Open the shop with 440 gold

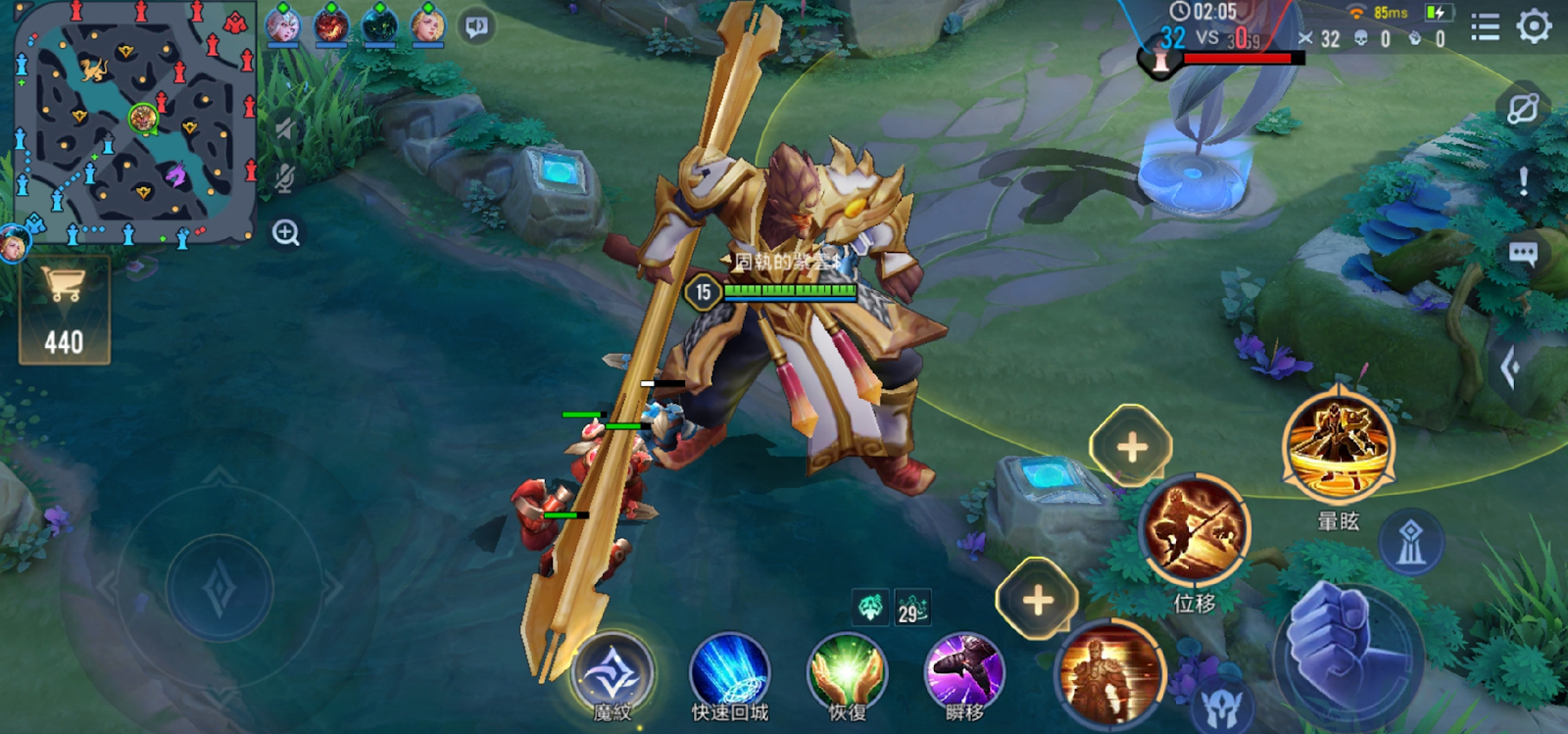[65, 311]
